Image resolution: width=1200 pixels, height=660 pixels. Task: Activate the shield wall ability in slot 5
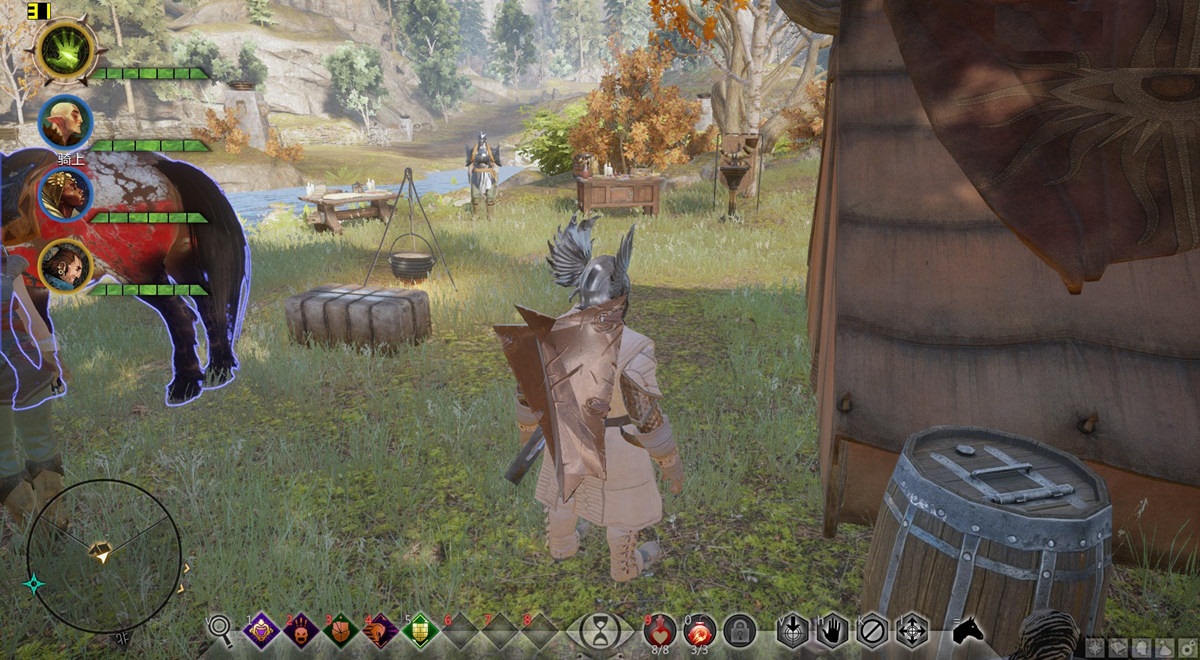click(421, 631)
